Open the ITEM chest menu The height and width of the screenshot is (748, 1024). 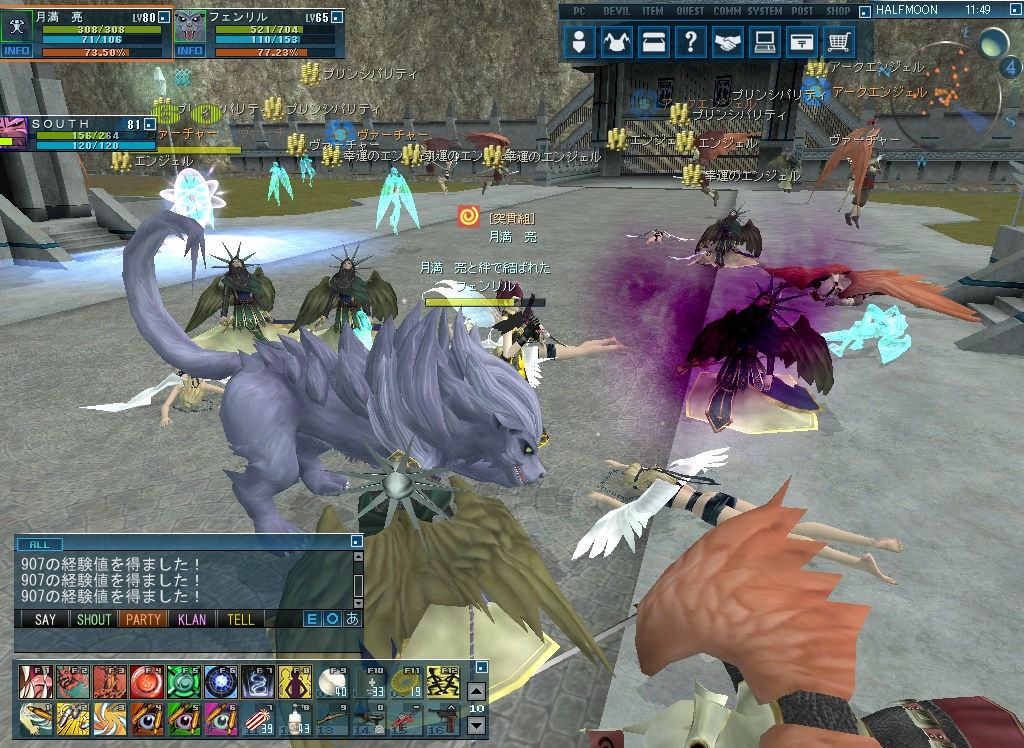click(x=654, y=42)
